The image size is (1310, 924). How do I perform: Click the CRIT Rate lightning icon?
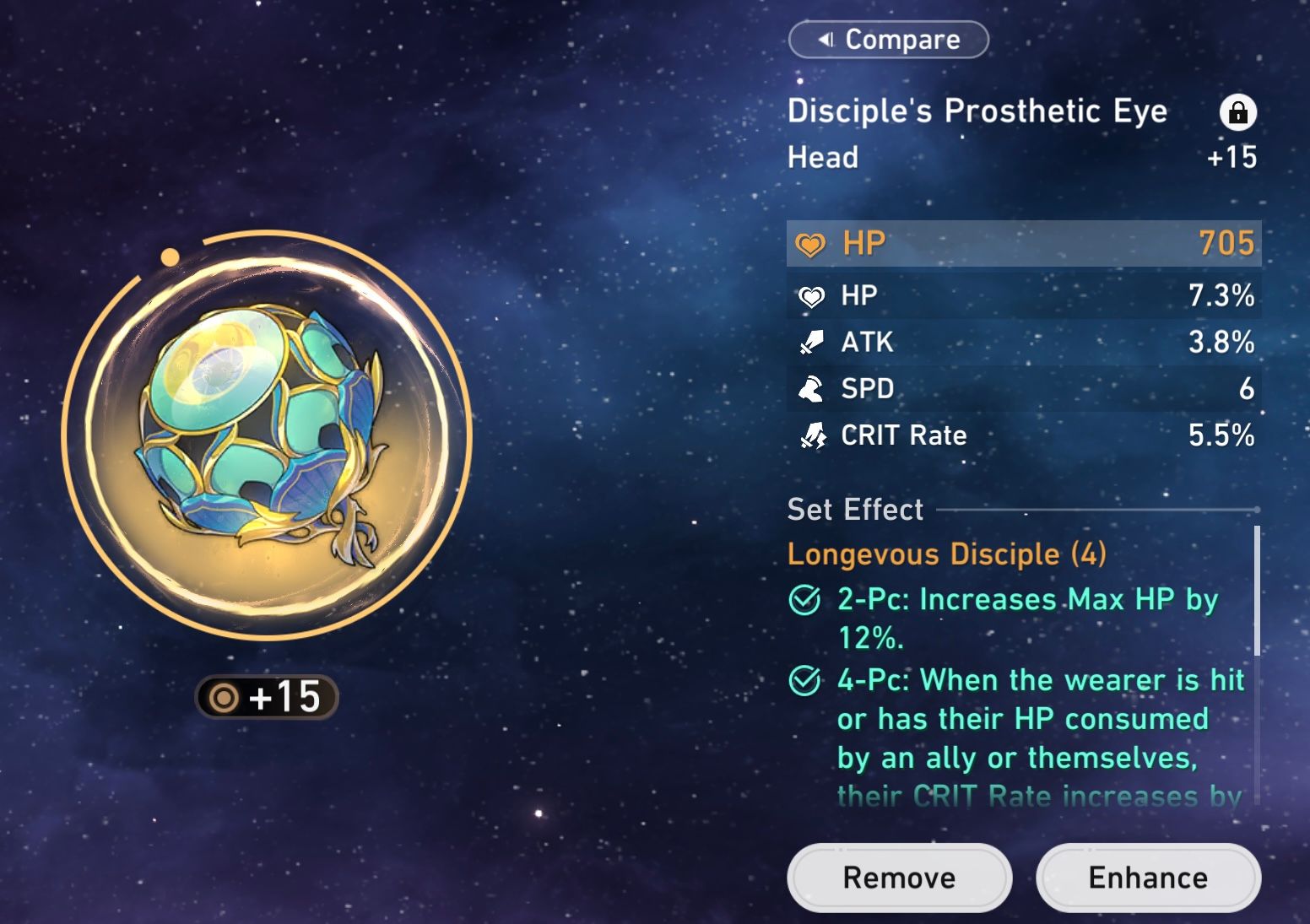810,435
